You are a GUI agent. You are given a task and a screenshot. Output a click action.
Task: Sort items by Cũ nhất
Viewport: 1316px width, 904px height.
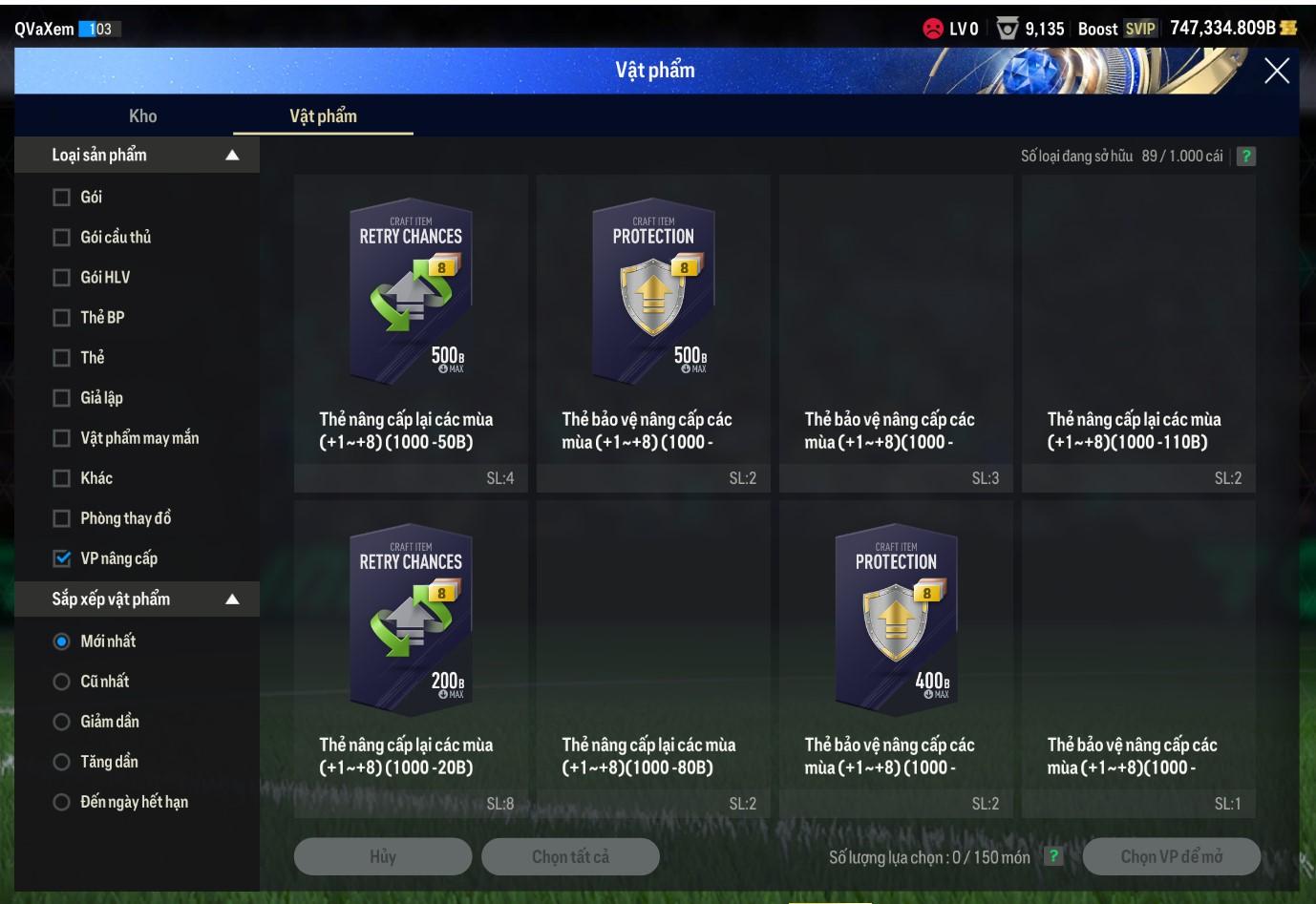pos(62,682)
